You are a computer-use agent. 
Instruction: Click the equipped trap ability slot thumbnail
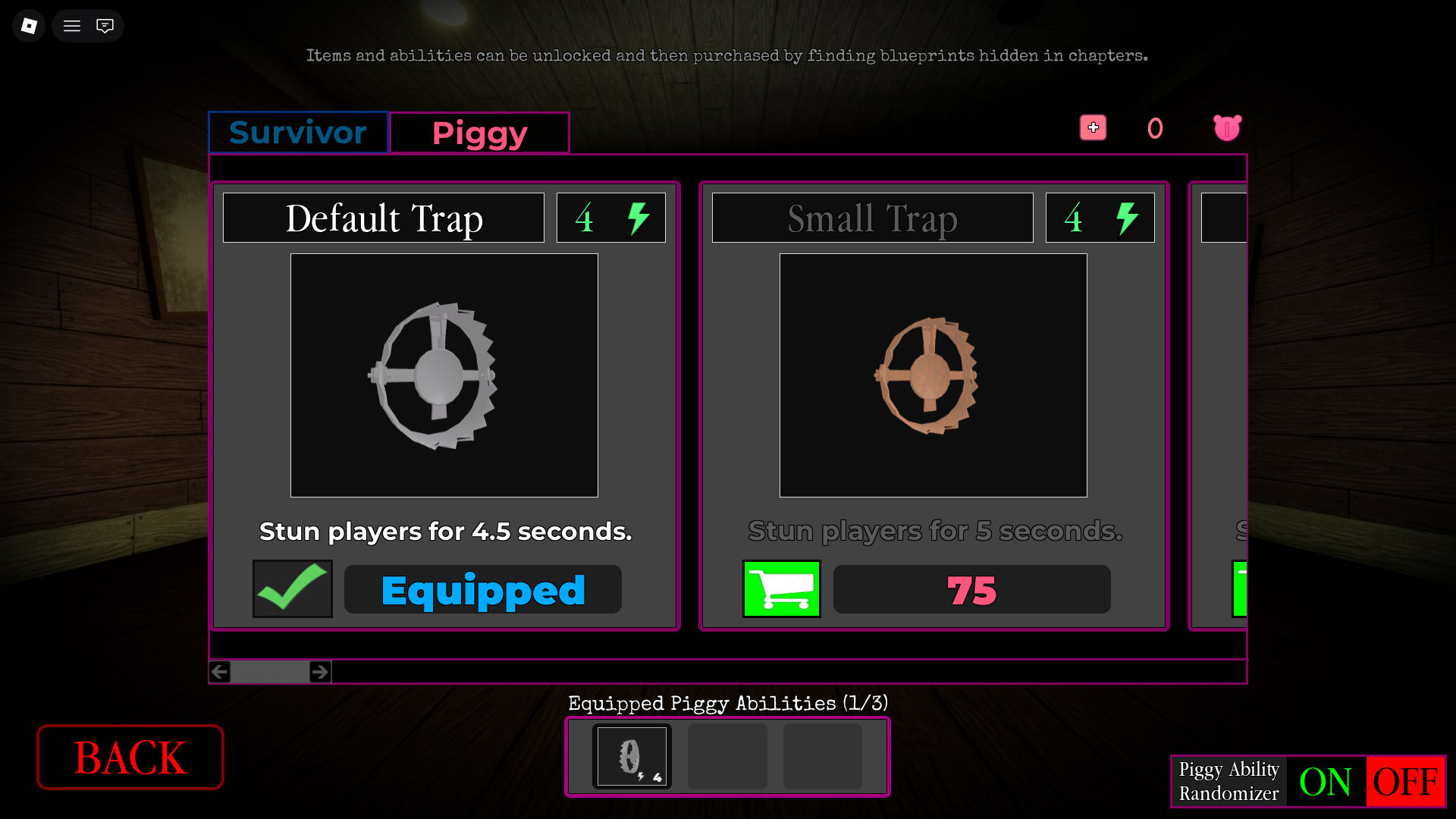(632, 755)
